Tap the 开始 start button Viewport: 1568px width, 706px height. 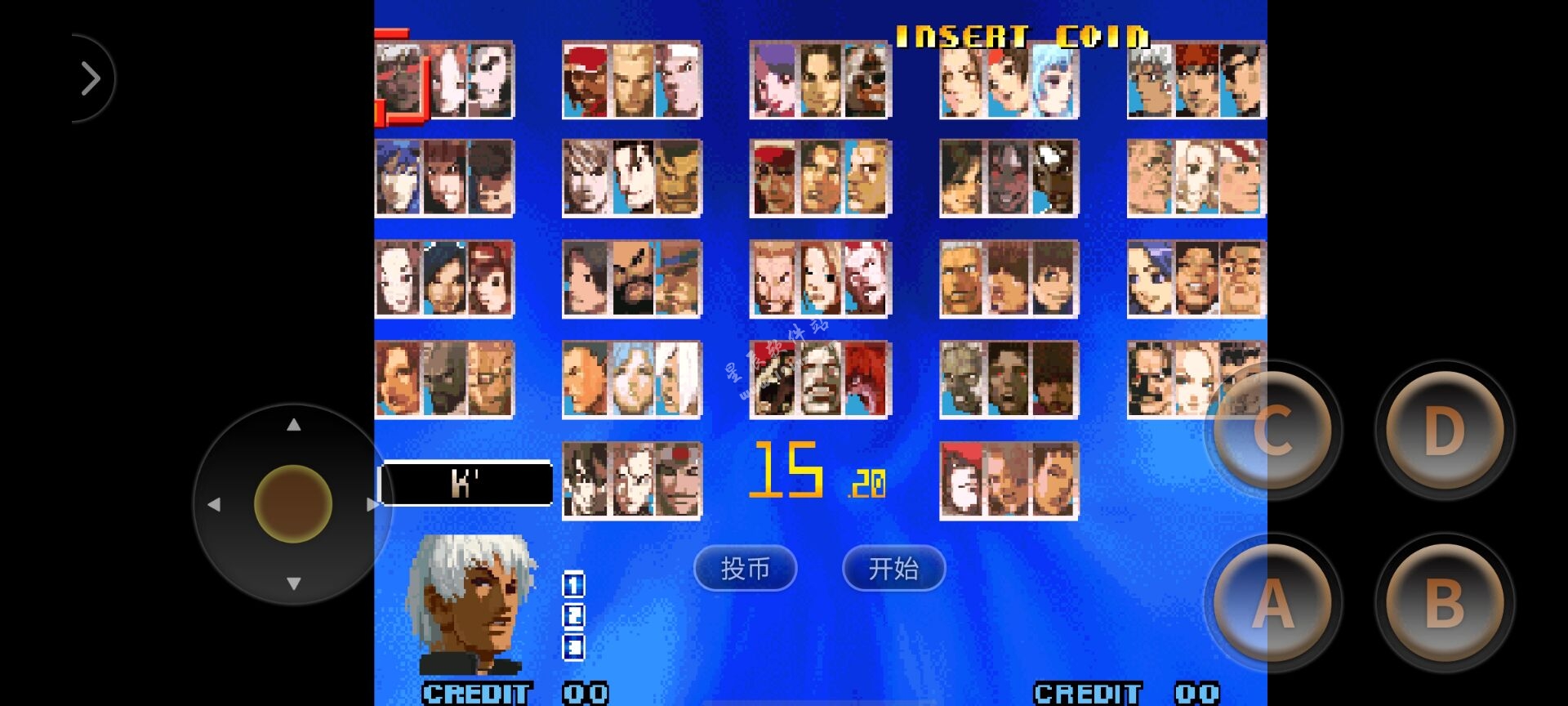[893, 568]
